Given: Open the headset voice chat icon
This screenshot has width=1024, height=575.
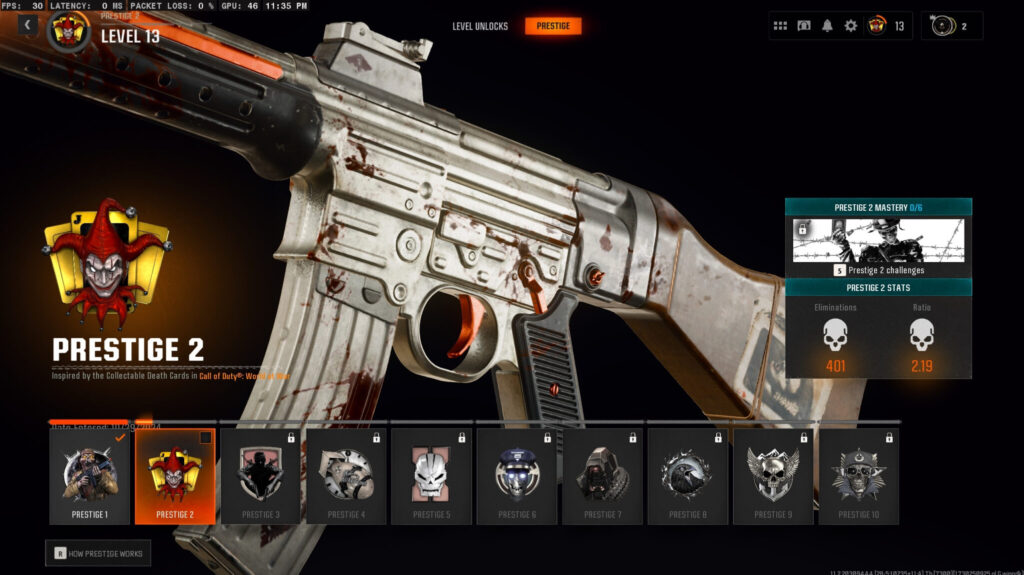Looking at the screenshot, I should point(804,26).
